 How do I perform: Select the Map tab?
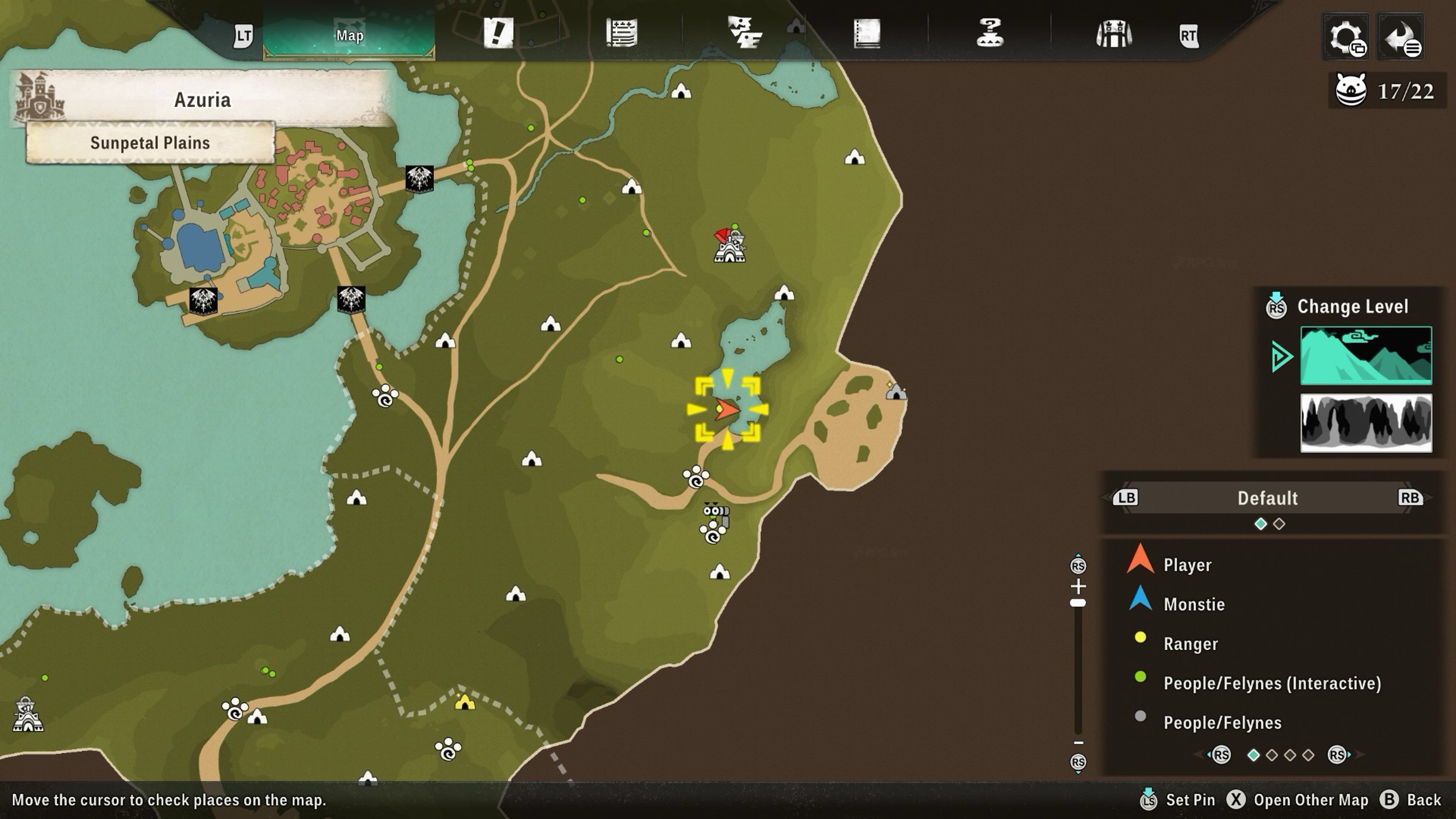coord(349,35)
